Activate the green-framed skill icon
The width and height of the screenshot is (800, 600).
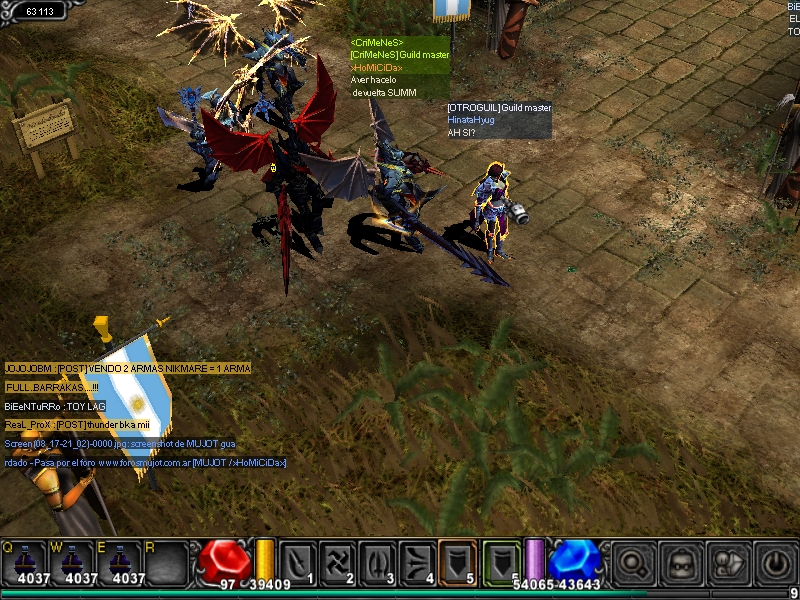click(x=502, y=562)
